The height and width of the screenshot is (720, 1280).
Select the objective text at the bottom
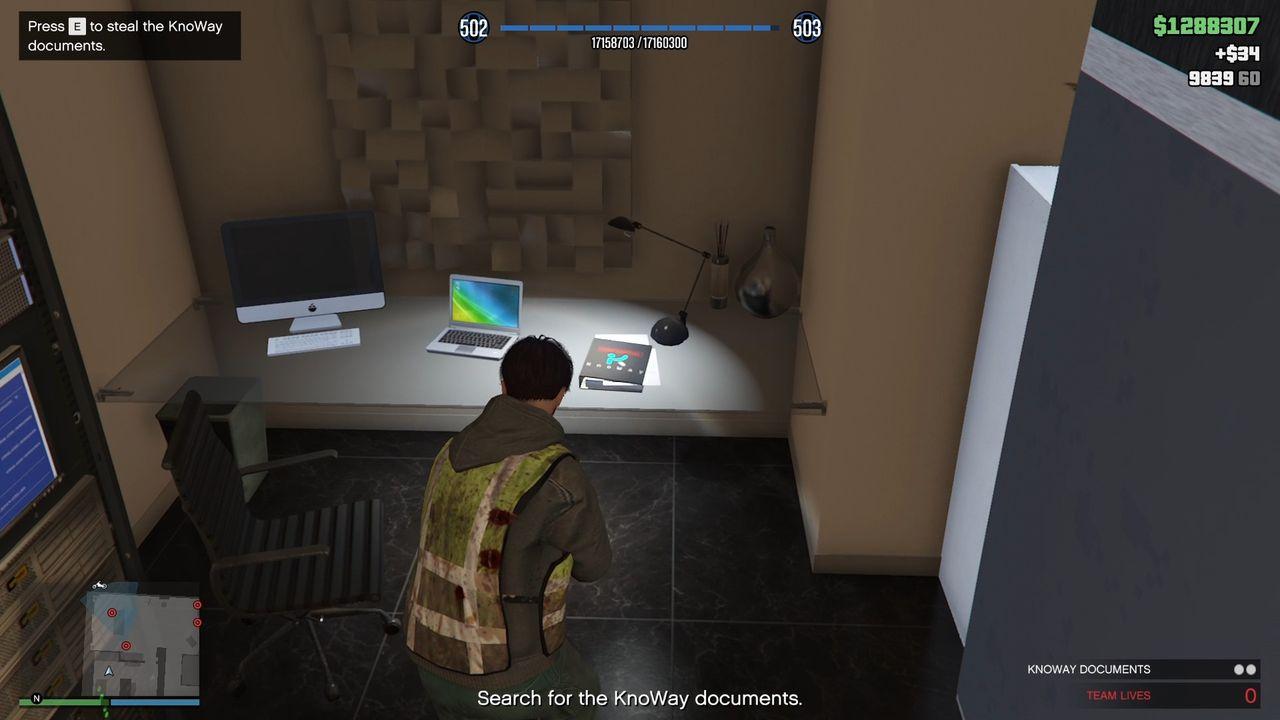[639, 697]
